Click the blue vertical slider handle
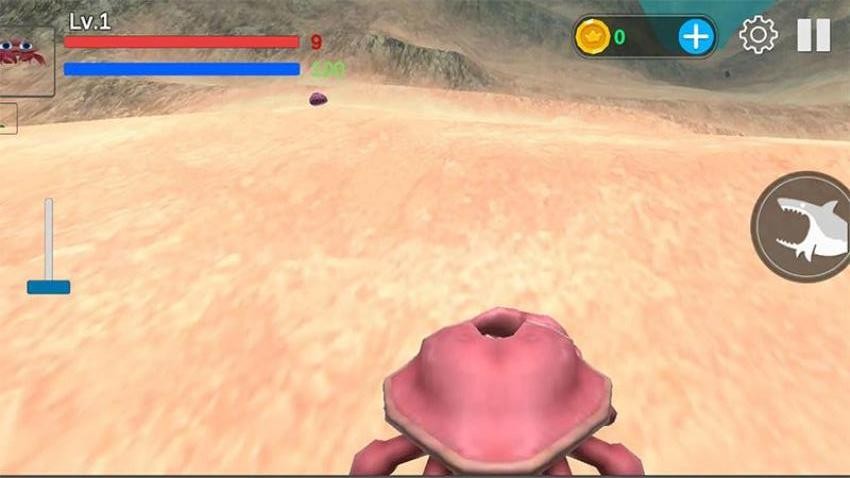This screenshot has width=850, height=478. pyautogui.click(x=48, y=286)
